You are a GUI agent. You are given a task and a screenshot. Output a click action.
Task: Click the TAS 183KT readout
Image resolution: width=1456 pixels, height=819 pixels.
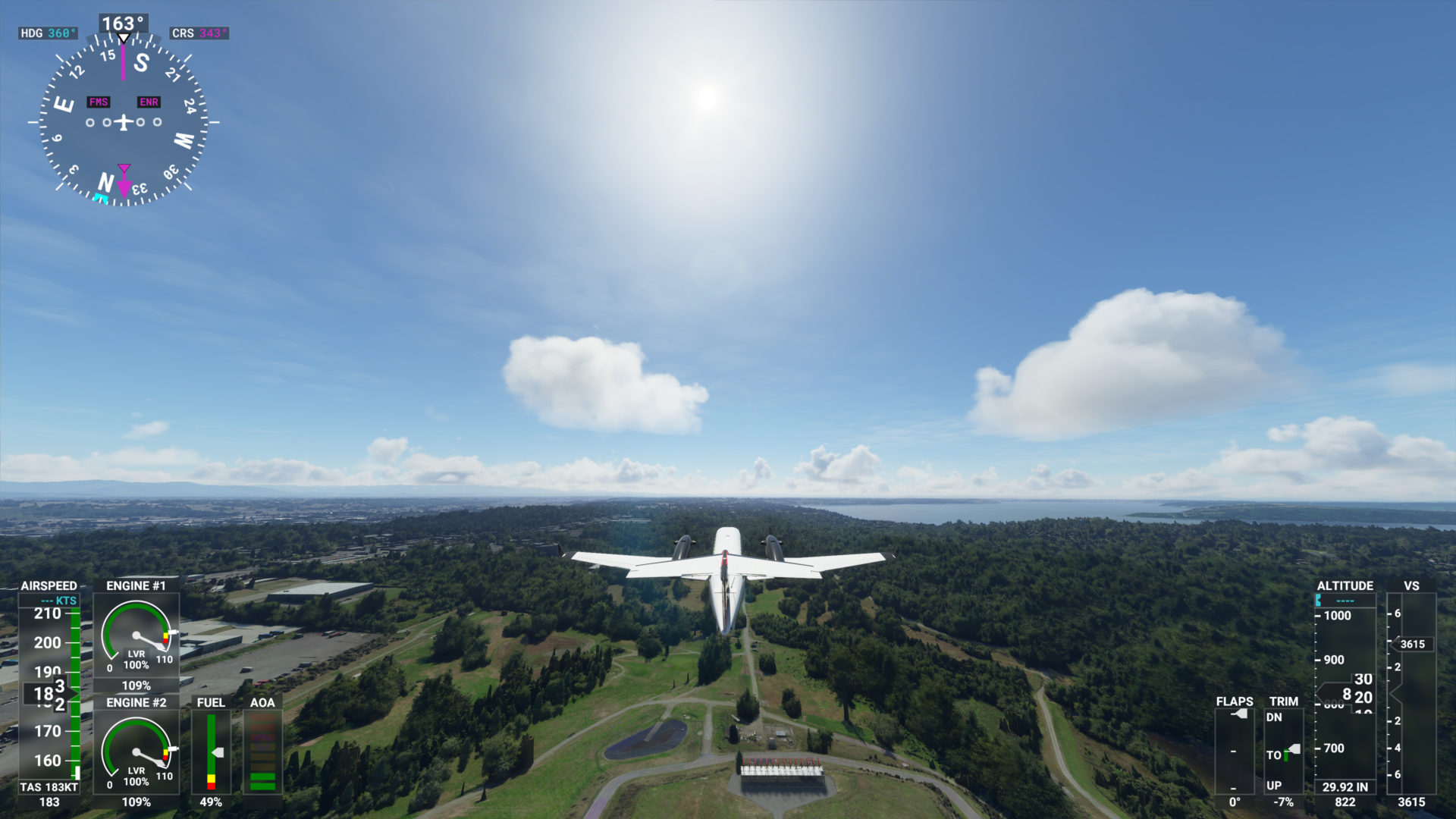(x=47, y=786)
